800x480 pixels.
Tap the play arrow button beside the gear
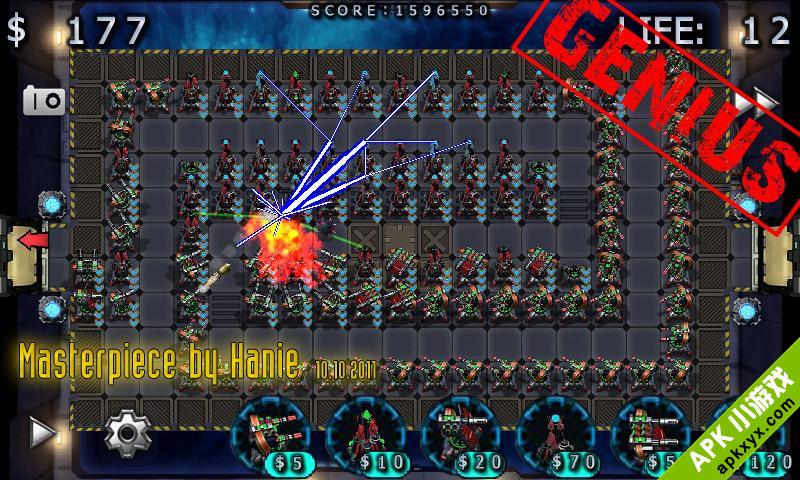click(x=41, y=432)
